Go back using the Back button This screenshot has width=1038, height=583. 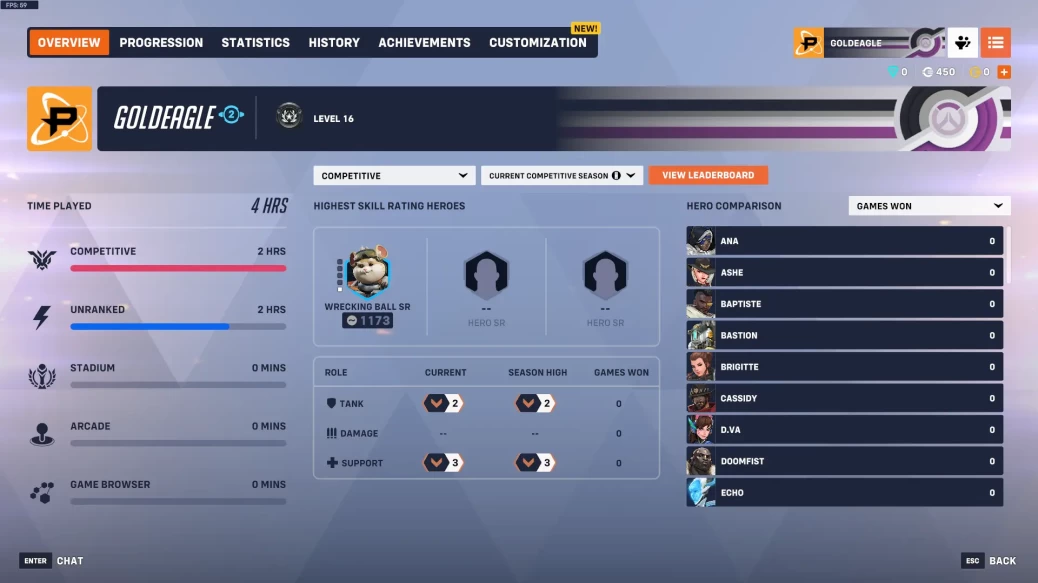click(x=989, y=561)
